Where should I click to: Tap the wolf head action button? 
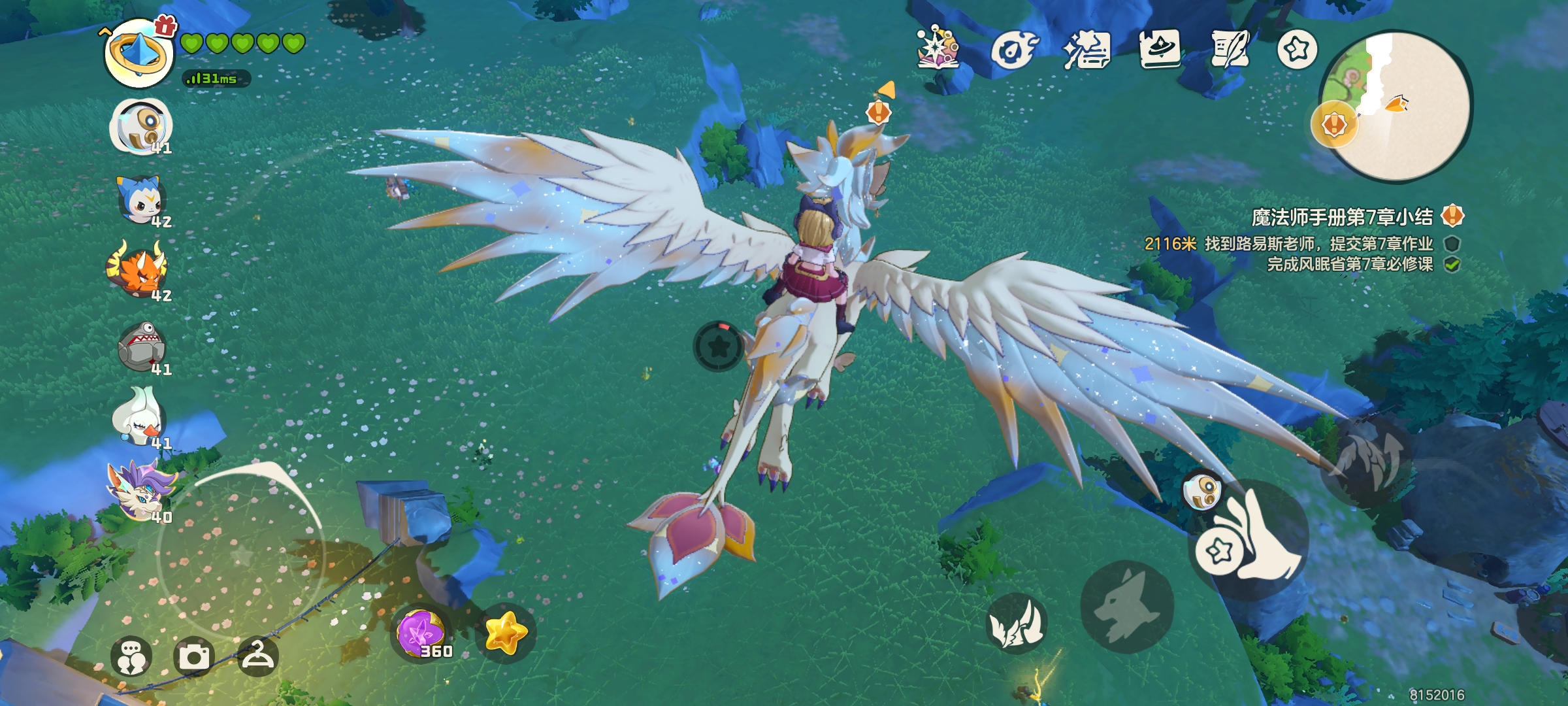pyautogui.click(x=1126, y=607)
